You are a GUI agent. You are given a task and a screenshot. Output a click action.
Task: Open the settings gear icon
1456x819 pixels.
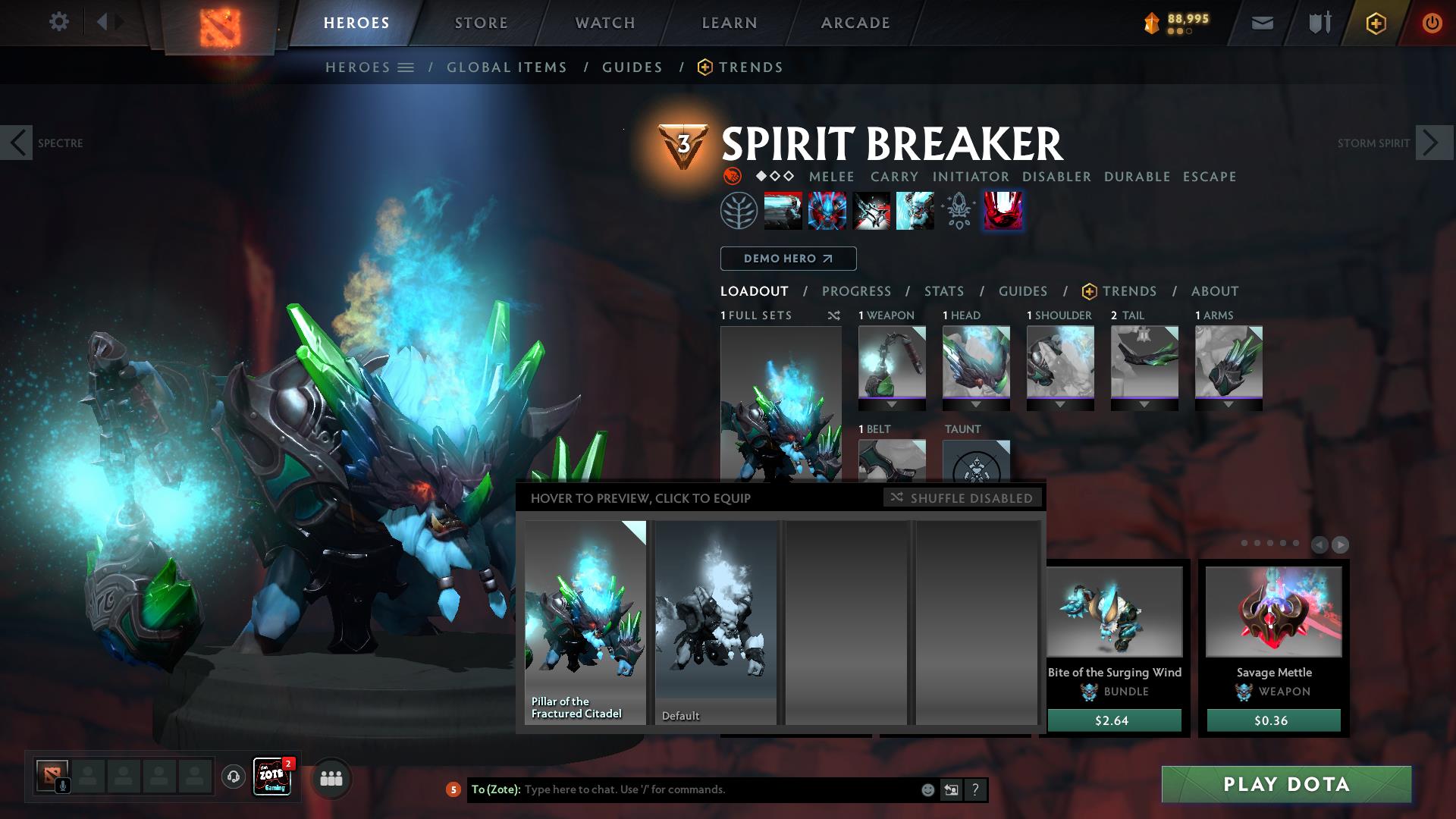pyautogui.click(x=59, y=21)
